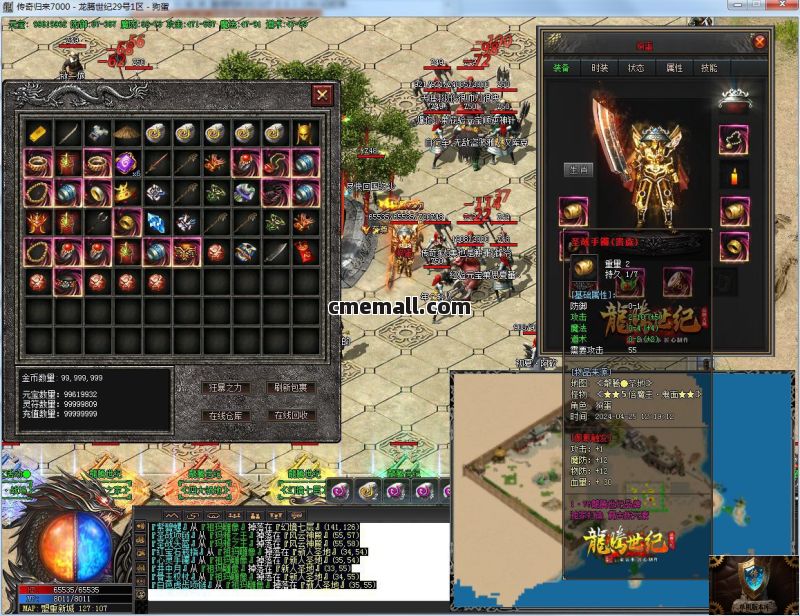Show the 属性 tab
The width and height of the screenshot is (800, 616).
coord(673,68)
